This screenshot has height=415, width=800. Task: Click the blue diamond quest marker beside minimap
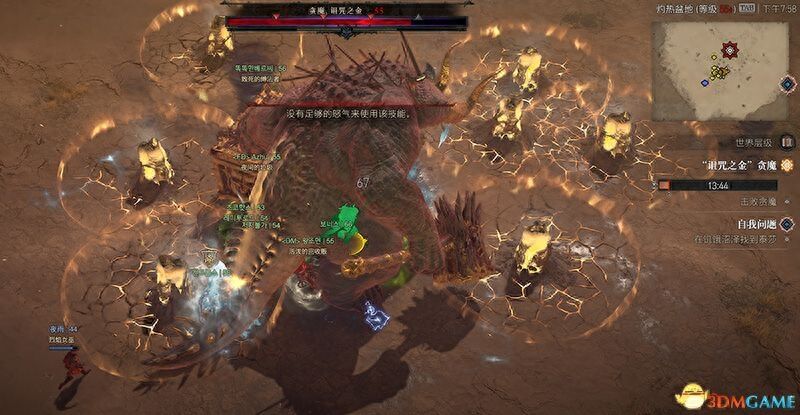788,82
